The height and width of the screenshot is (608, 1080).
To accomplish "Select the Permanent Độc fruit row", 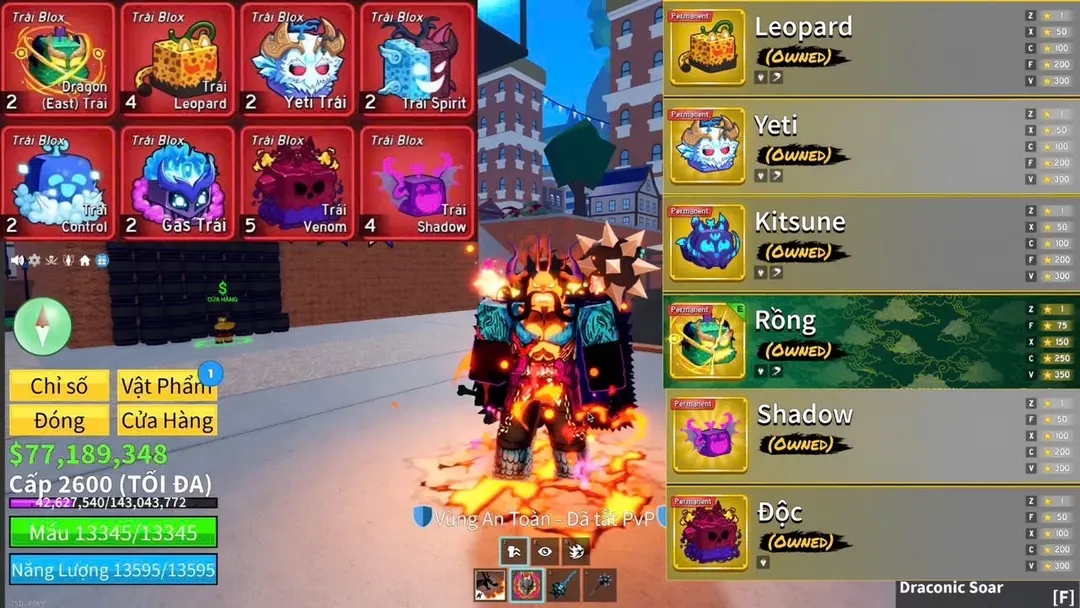I will (870, 533).
